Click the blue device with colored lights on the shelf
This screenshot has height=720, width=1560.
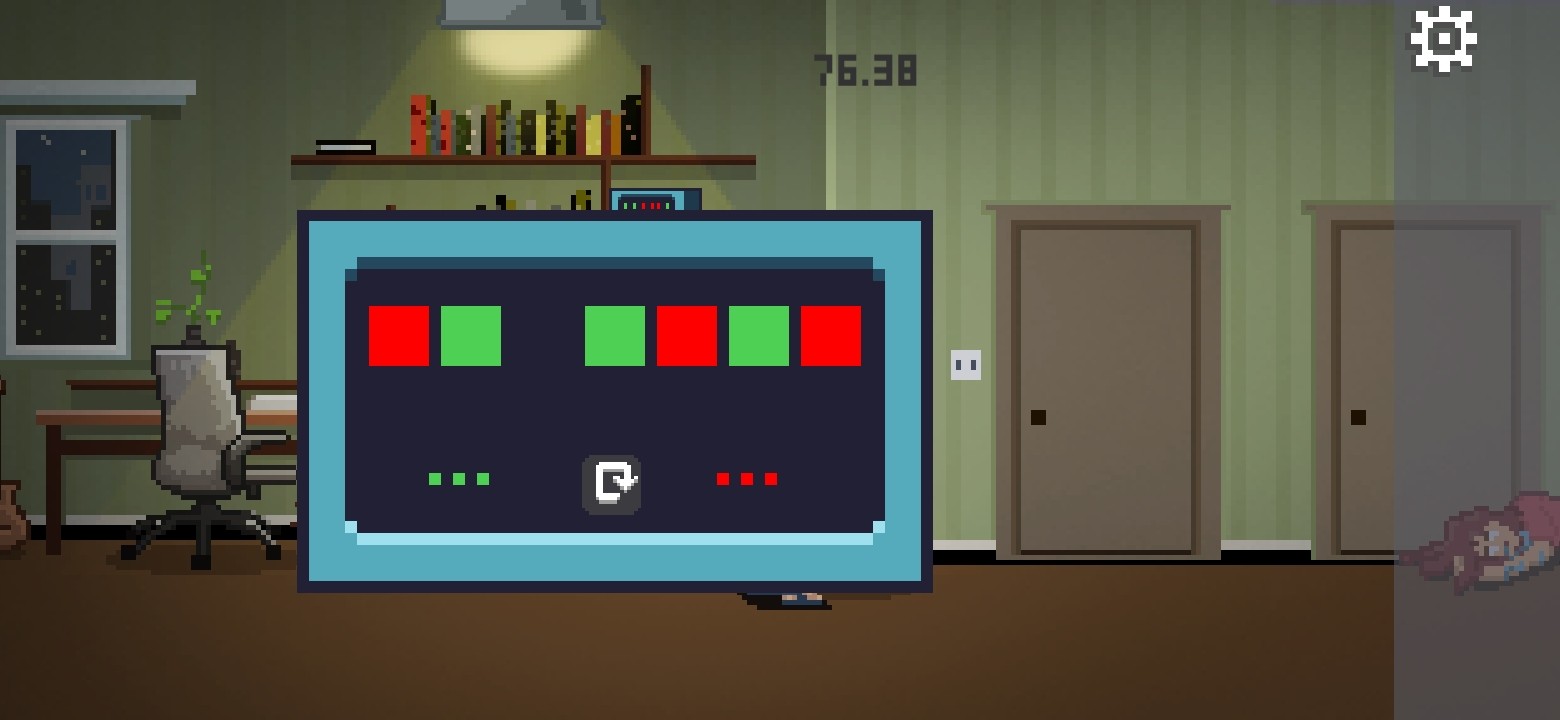[655, 201]
